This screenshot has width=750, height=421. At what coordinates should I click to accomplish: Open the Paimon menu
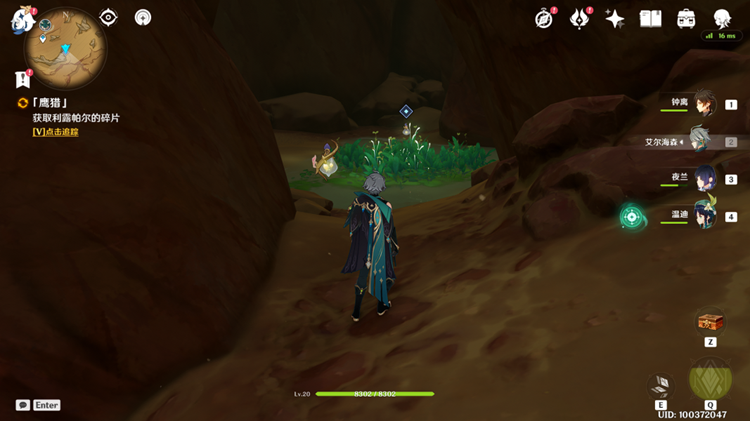point(23,20)
